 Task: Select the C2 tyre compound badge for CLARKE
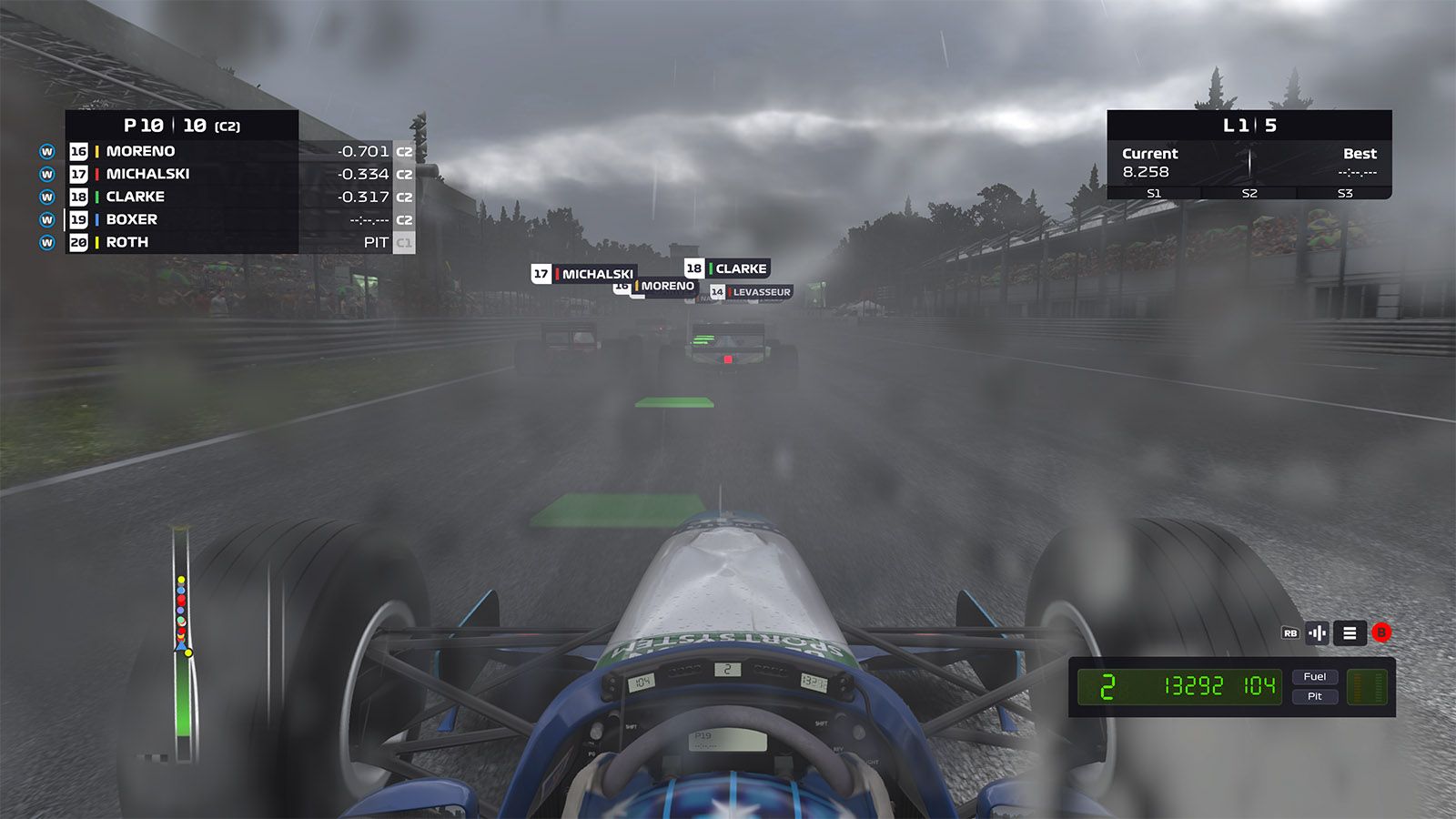point(403,195)
